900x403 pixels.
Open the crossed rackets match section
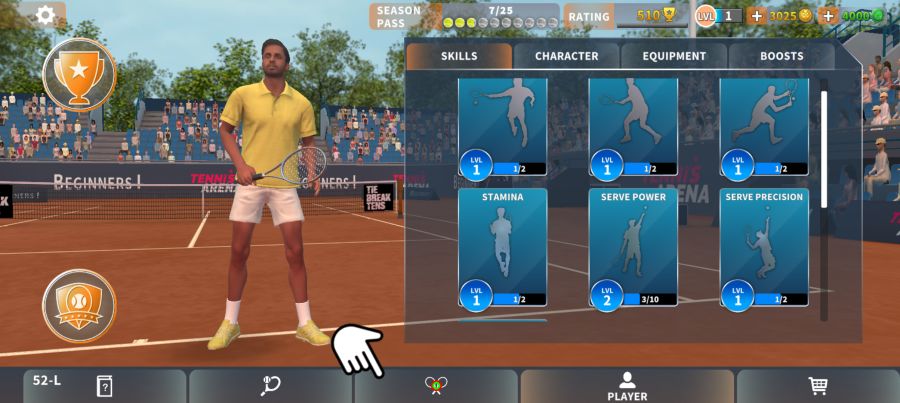(434, 386)
